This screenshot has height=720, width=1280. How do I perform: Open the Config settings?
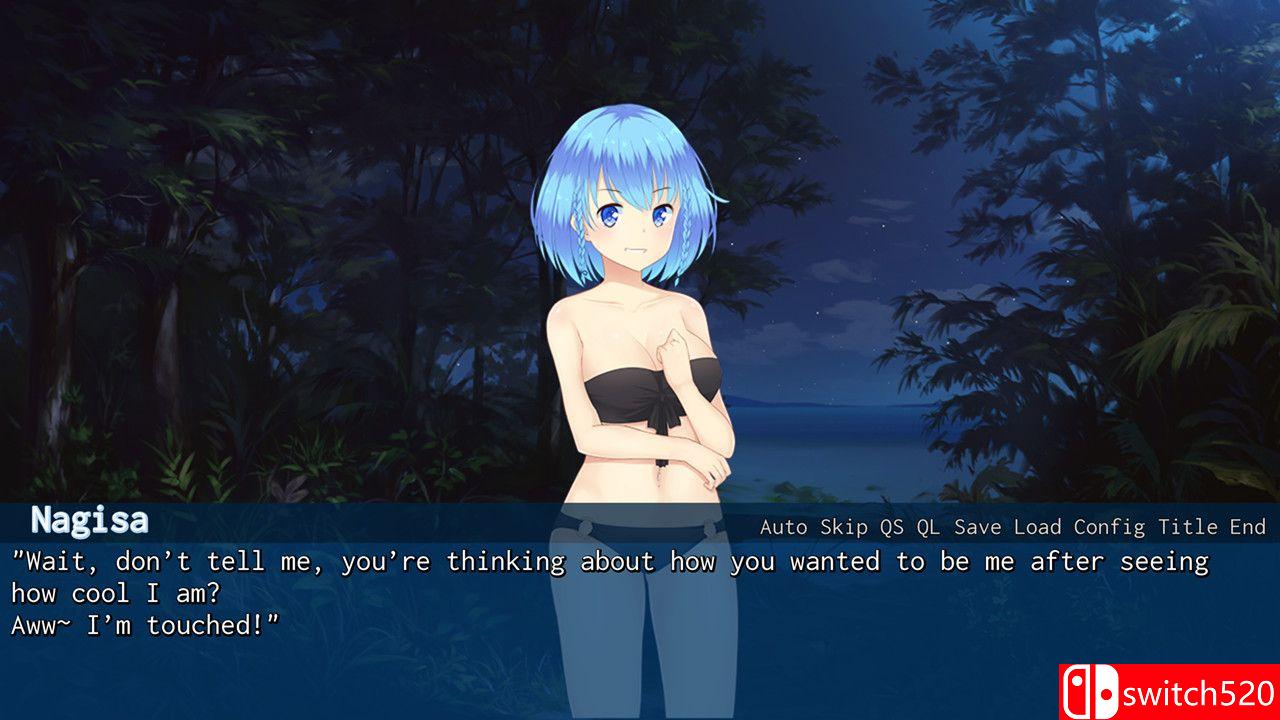click(1109, 527)
